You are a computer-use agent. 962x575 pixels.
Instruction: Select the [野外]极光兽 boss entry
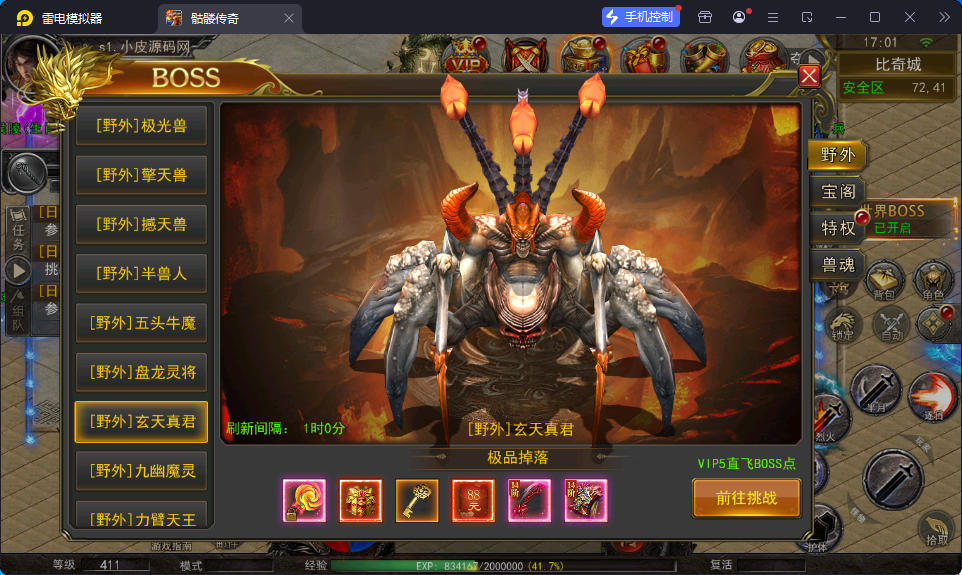click(x=141, y=126)
